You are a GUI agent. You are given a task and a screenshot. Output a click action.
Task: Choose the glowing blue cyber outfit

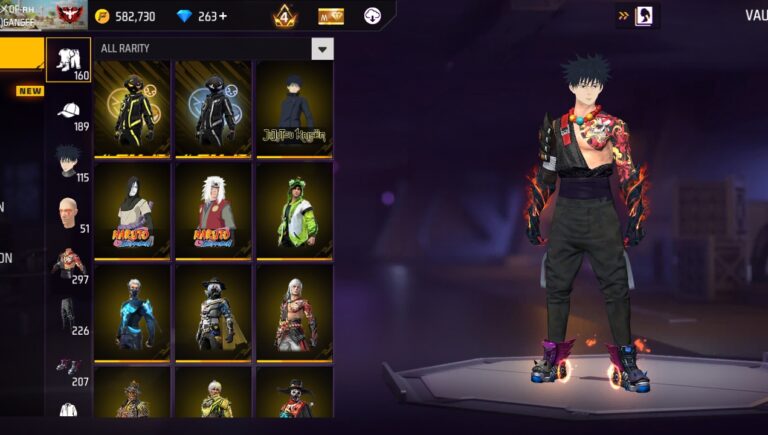132,312
